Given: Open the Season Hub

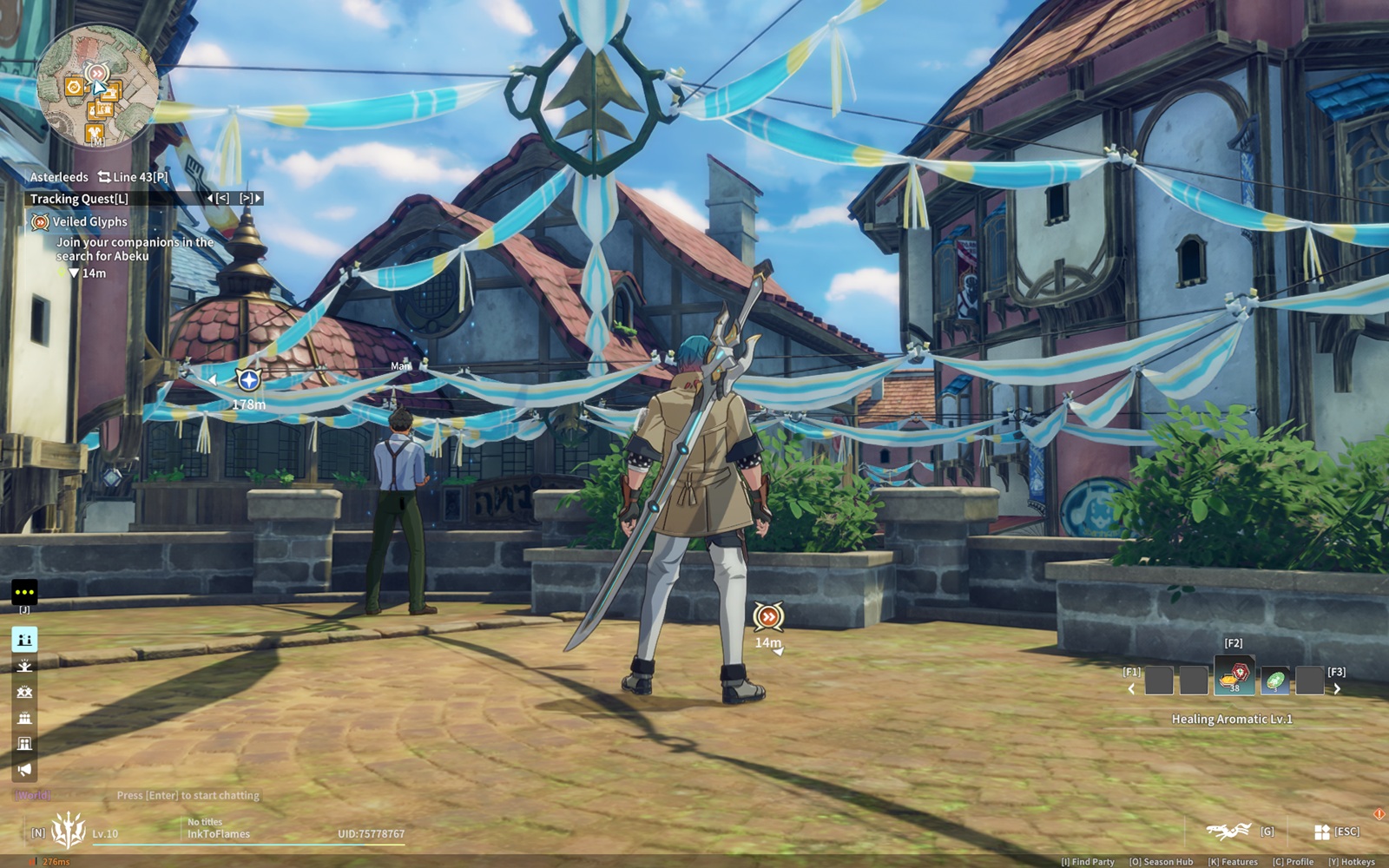Looking at the screenshot, I should (1162, 862).
